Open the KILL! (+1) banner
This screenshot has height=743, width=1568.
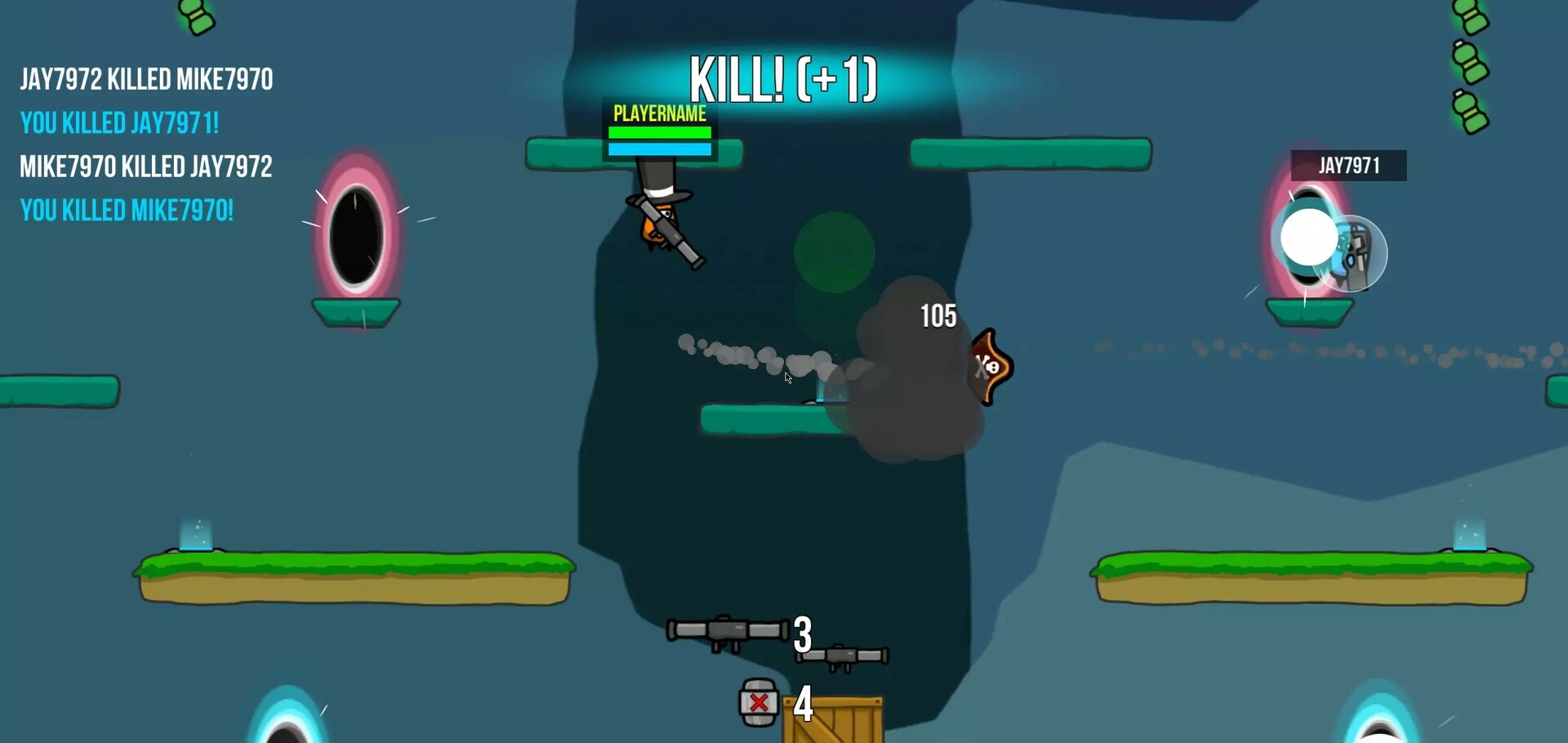[x=782, y=79]
